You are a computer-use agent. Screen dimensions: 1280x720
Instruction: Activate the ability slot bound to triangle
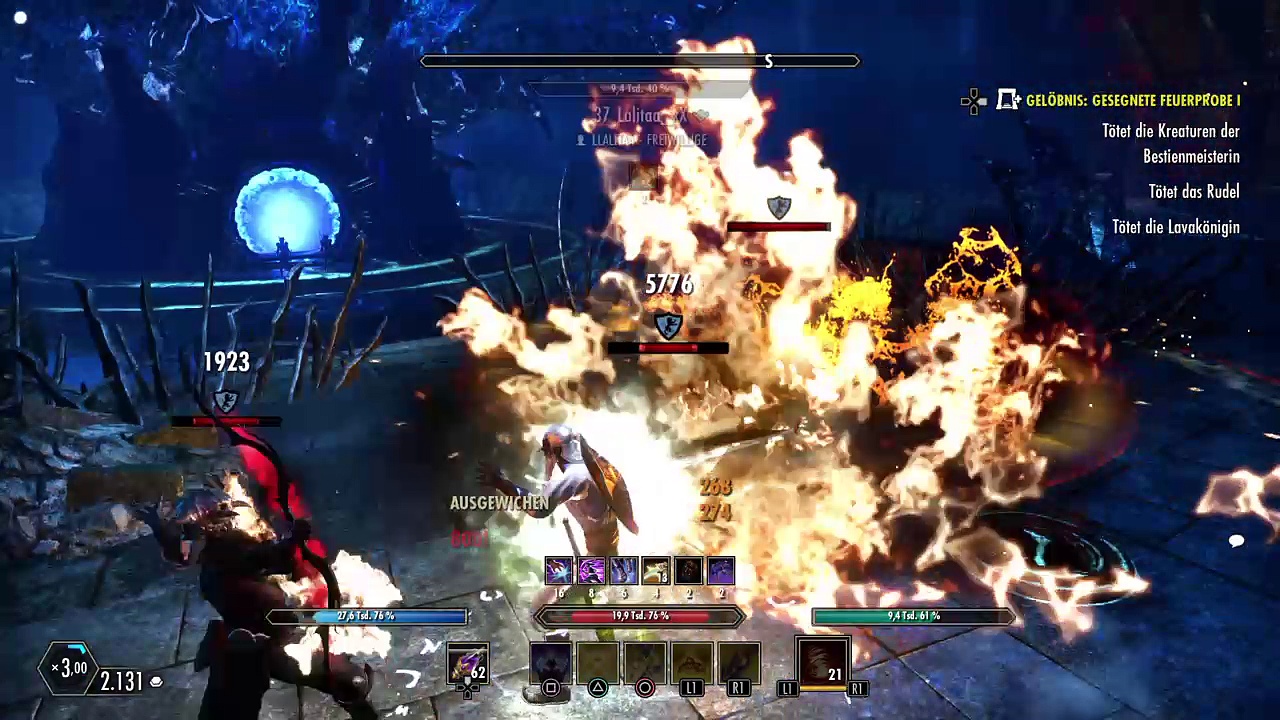[x=597, y=664]
